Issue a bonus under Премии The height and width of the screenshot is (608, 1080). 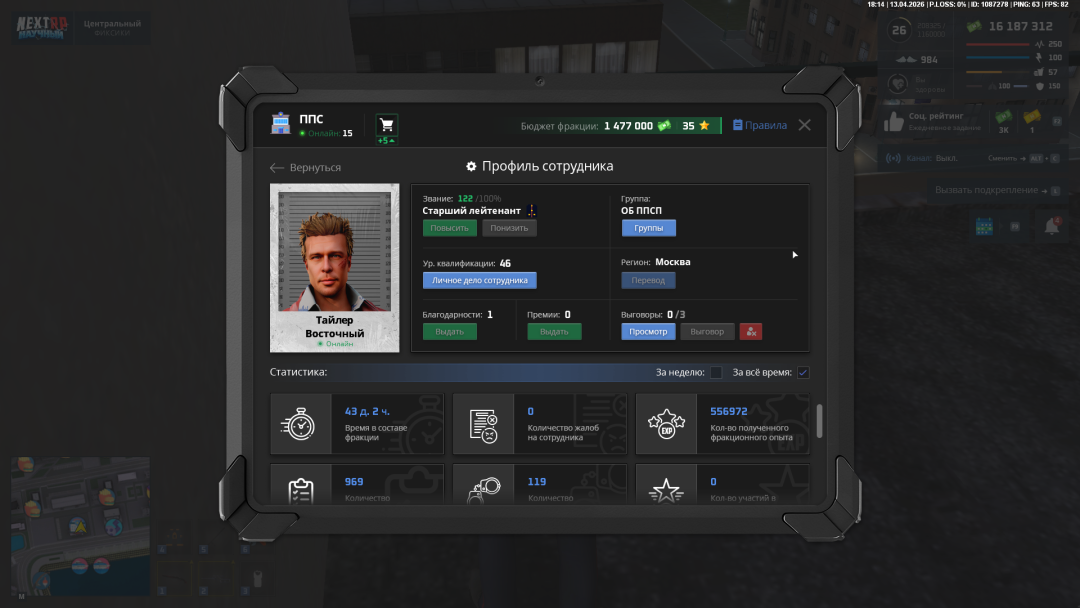point(554,331)
